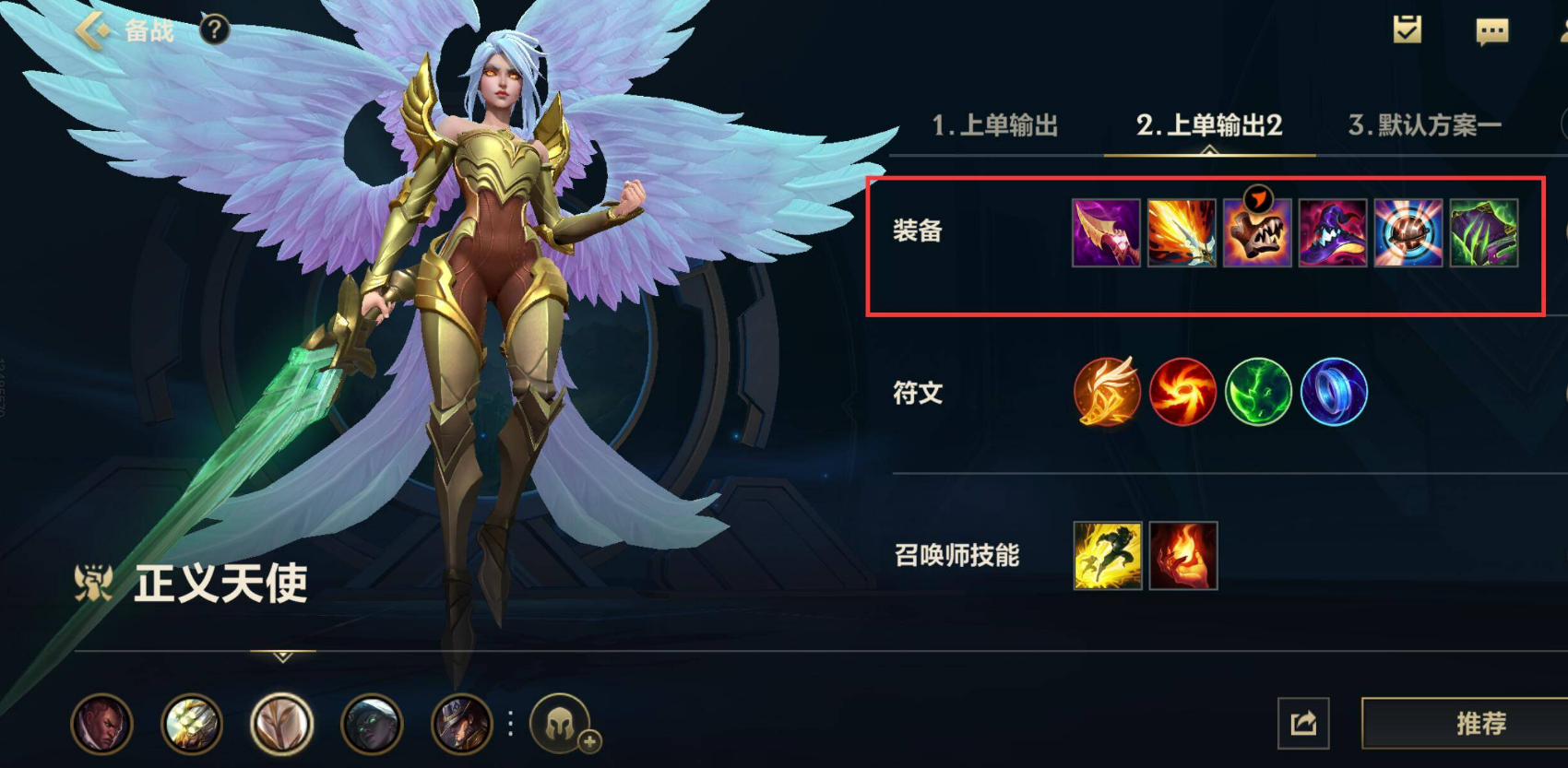
Task: Open the checklist icon in the top bar
Action: pos(1406,30)
